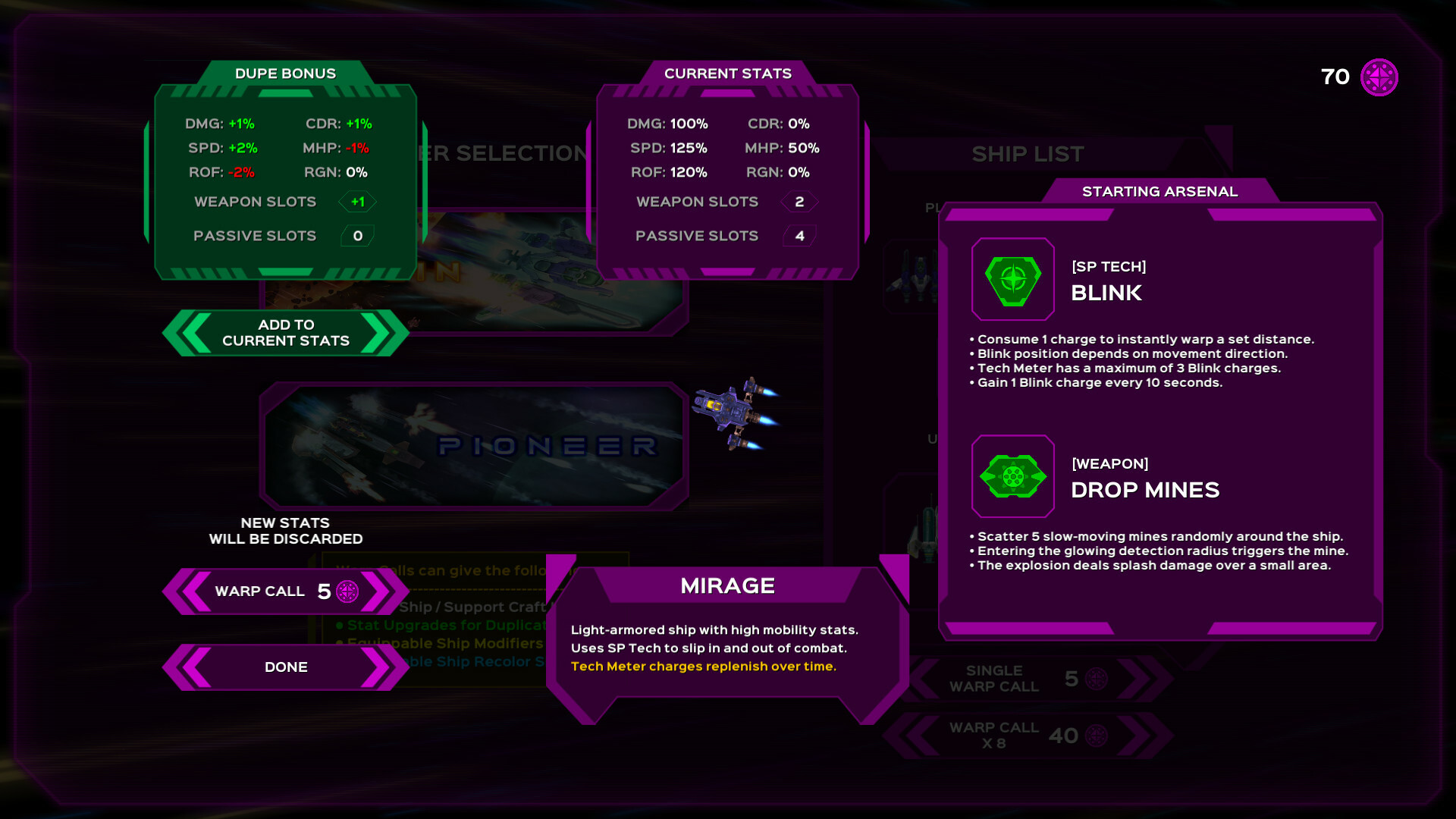Click the +1 Weapon Slots badge in Dupe Bonus
The height and width of the screenshot is (819, 1456).
pyautogui.click(x=356, y=202)
